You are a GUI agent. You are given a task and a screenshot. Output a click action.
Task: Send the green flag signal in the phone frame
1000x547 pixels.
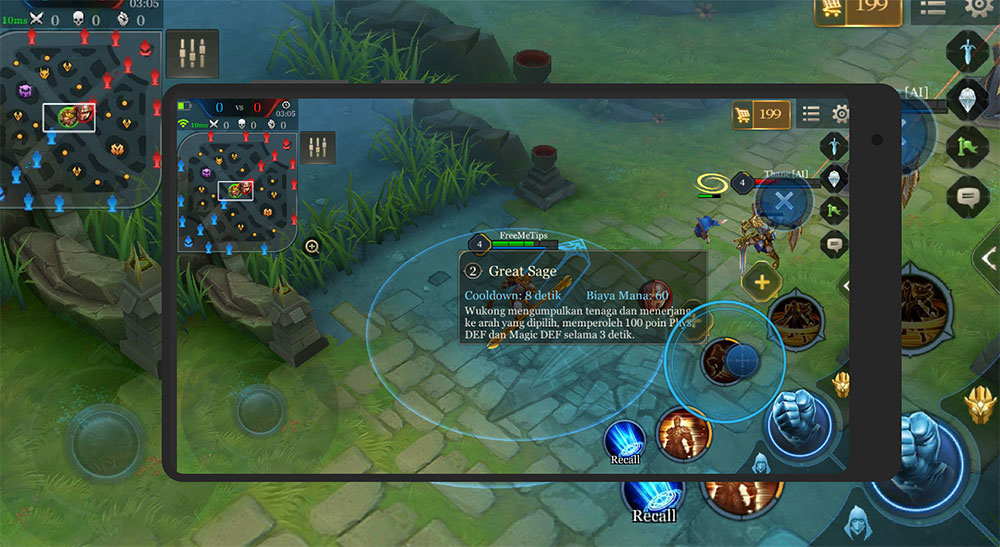(x=834, y=211)
